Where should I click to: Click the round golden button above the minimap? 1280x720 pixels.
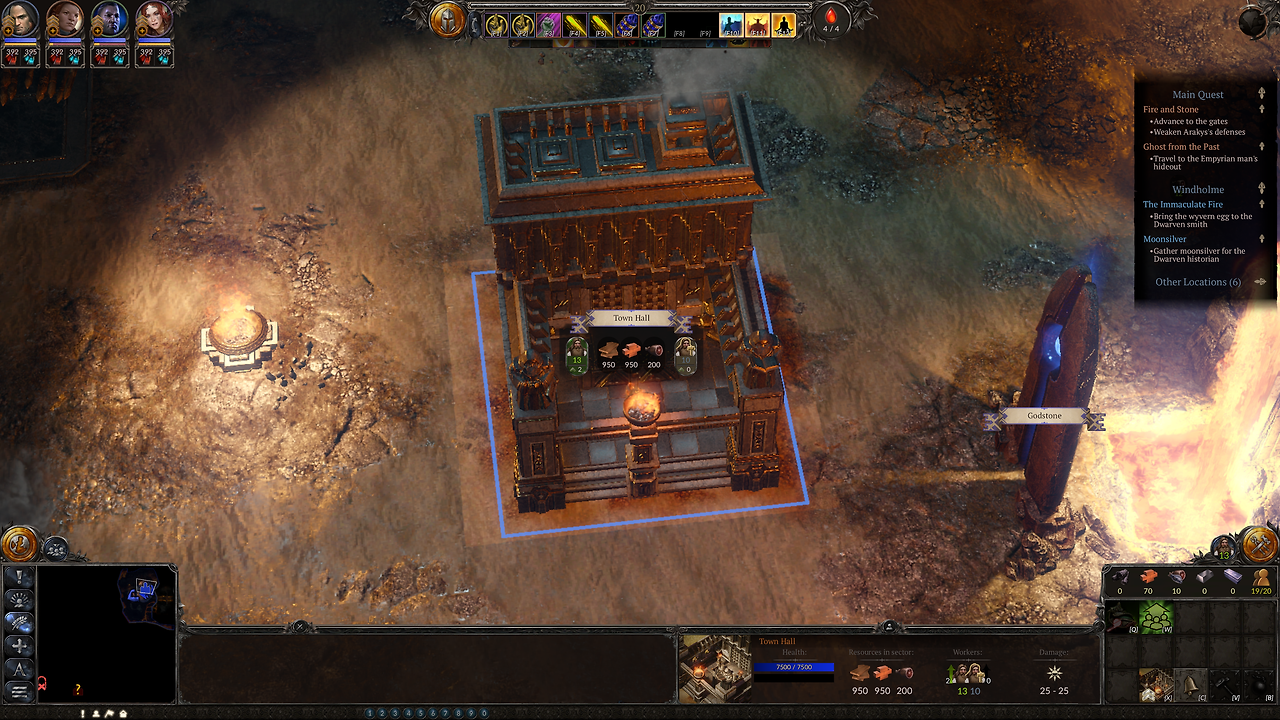[18, 544]
